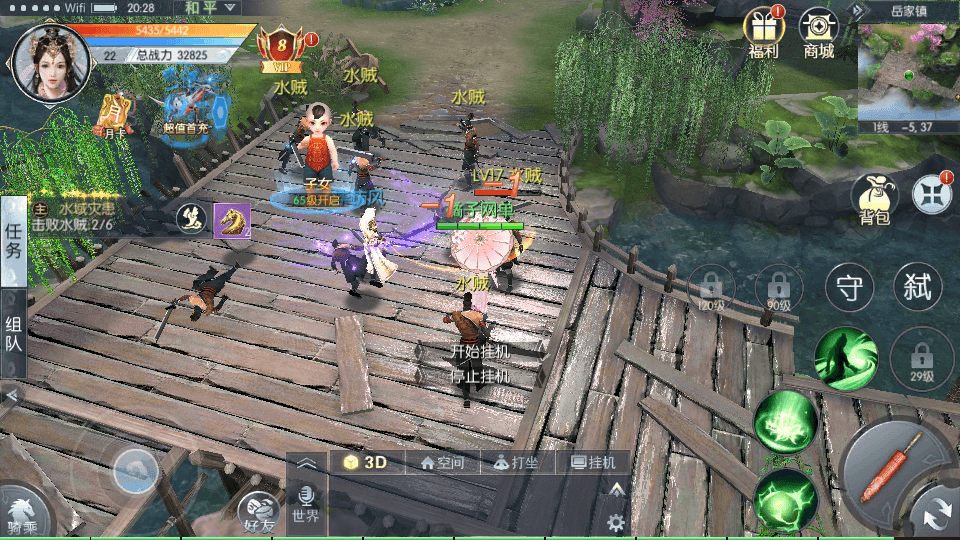Switch to the 任务 quest tab

point(14,240)
